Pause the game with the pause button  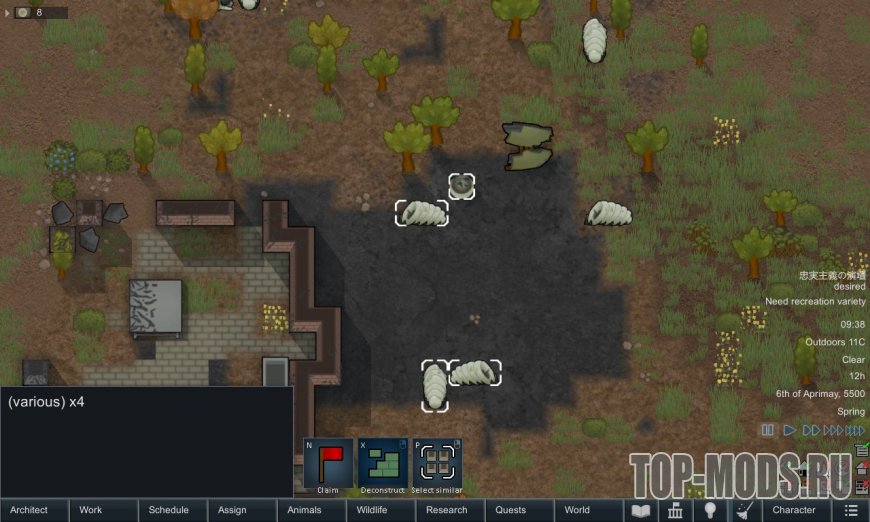(767, 430)
